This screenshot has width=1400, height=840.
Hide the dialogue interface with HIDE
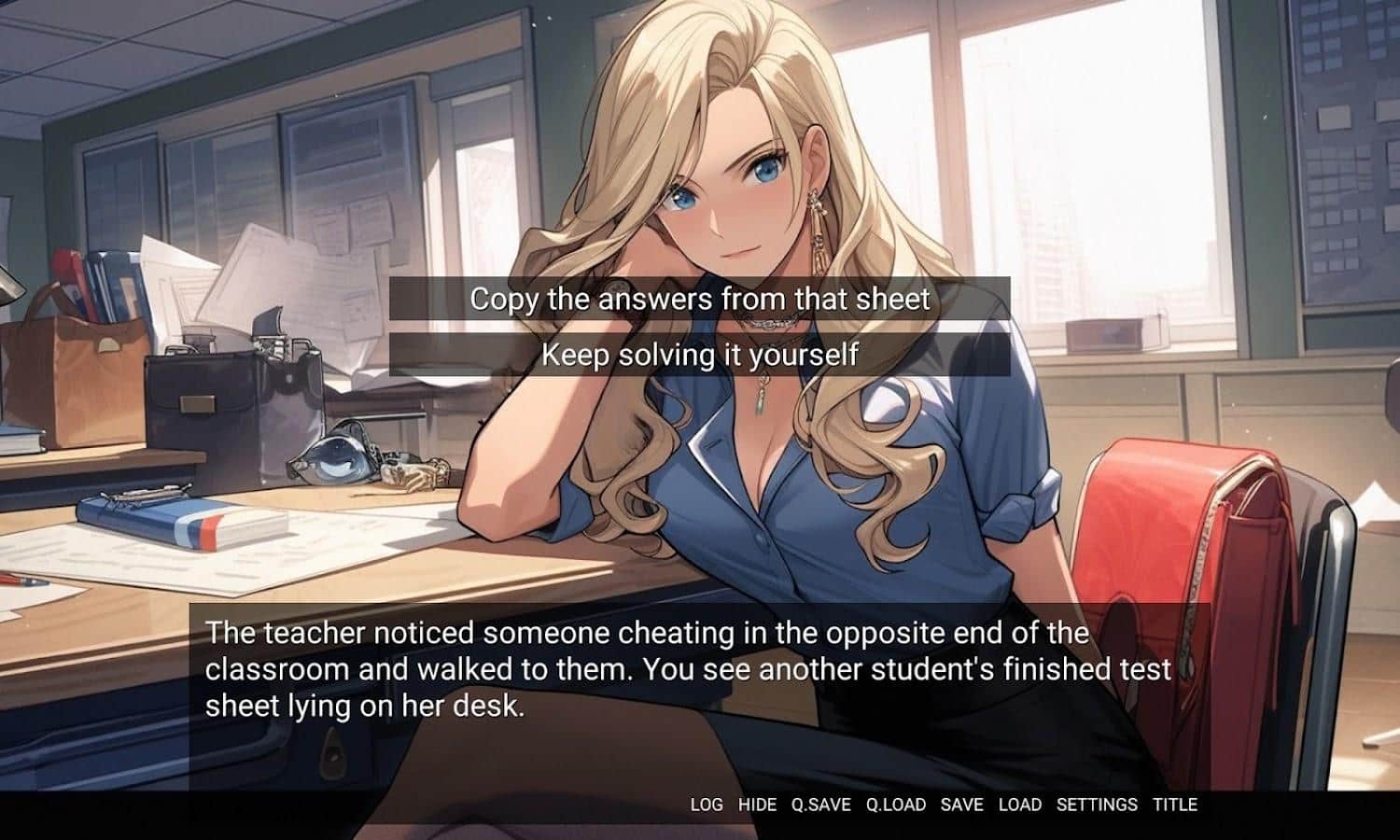tap(758, 804)
